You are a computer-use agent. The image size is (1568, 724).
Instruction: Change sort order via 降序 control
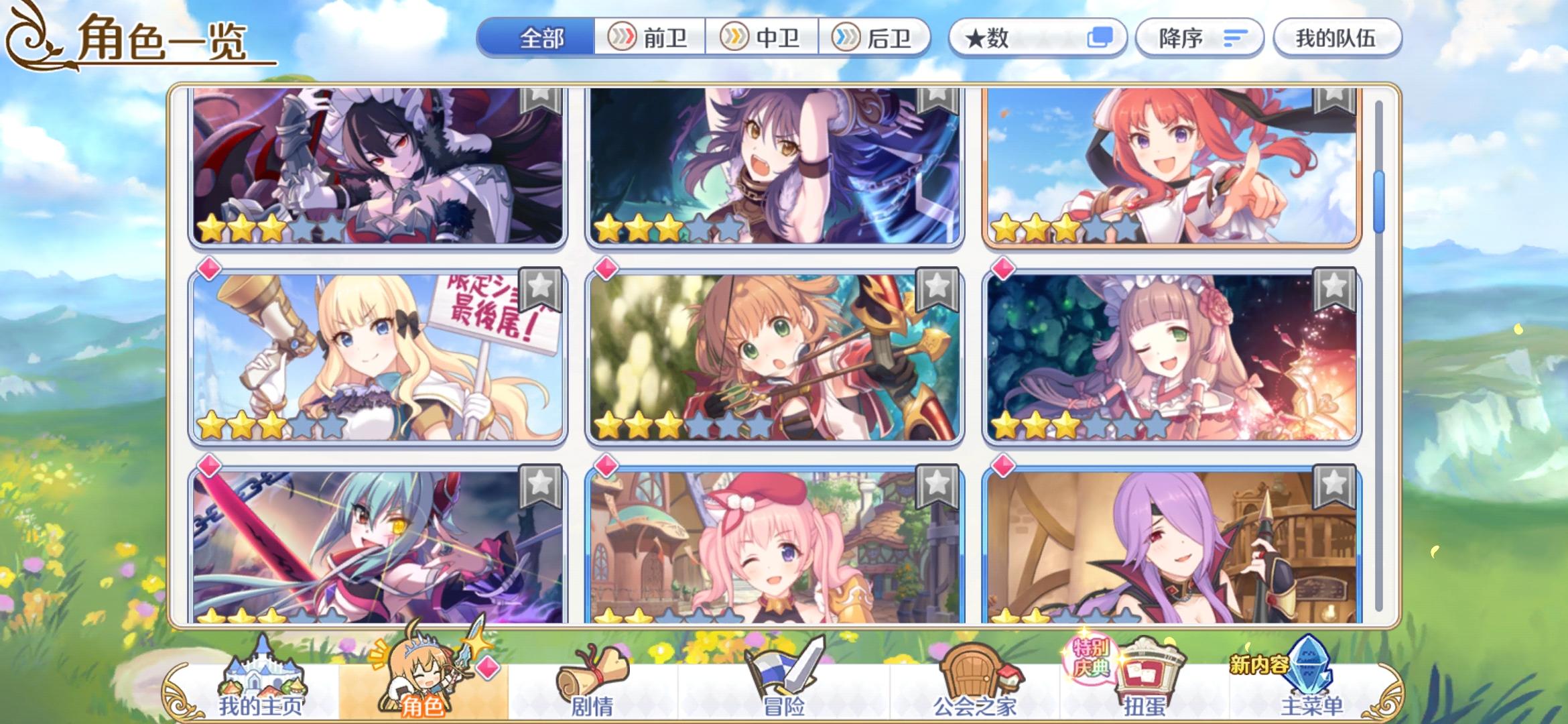pyautogui.click(x=1199, y=38)
